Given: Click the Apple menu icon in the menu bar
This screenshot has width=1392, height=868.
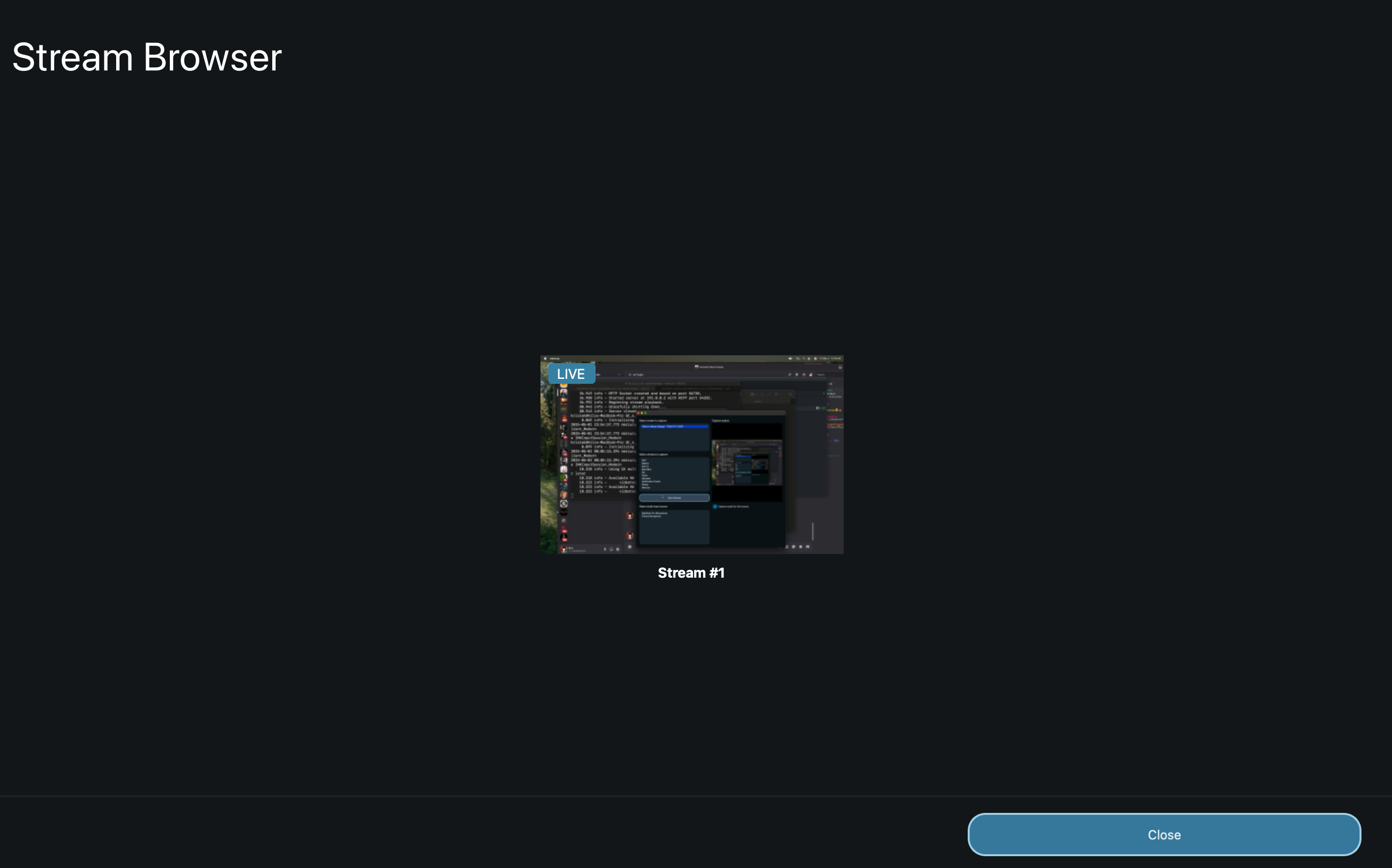Looking at the screenshot, I should tap(545, 359).
